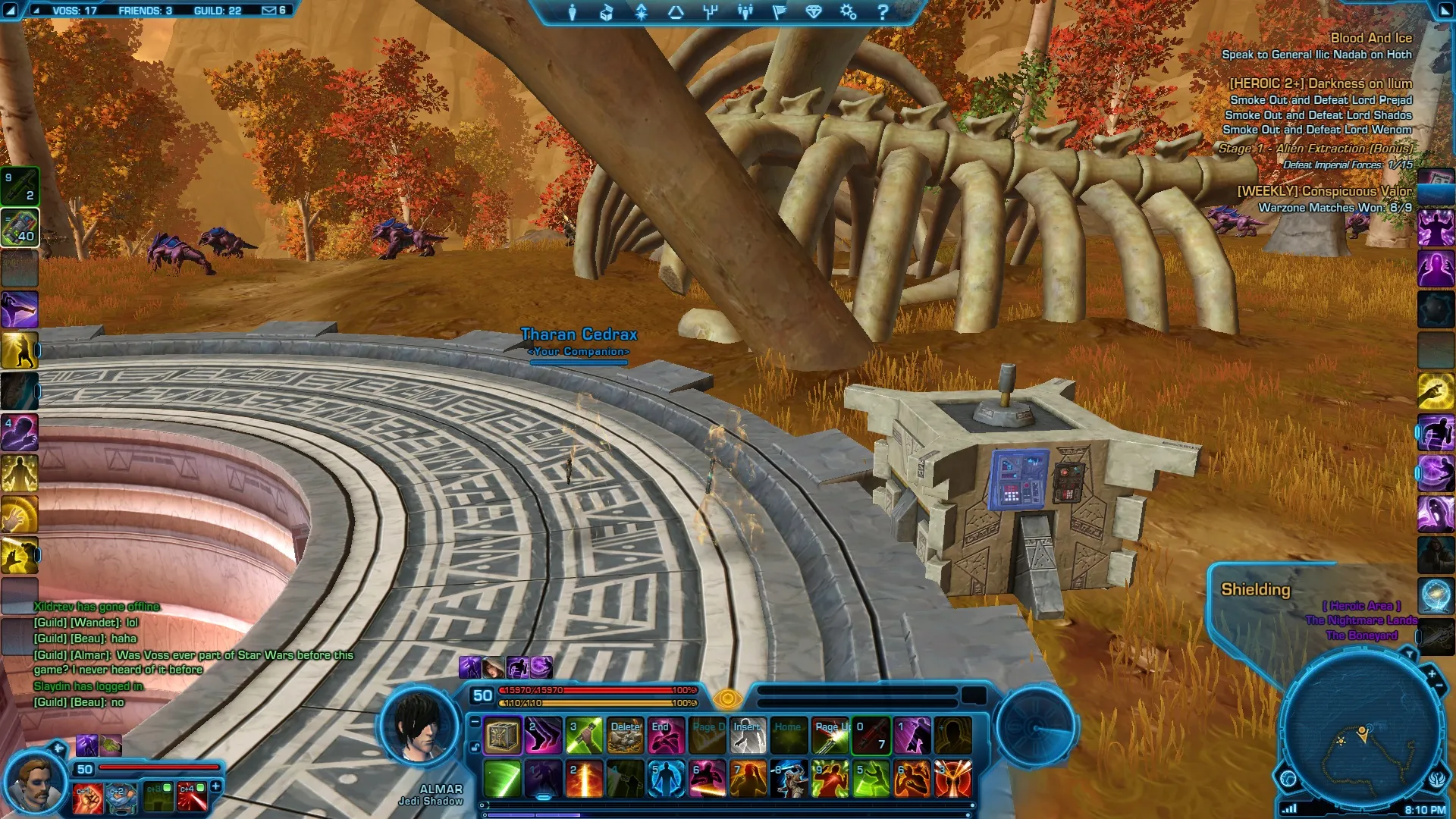Zoom in on the minimap
This screenshot has height=819, width=1456.
[x=1431, y=673]
